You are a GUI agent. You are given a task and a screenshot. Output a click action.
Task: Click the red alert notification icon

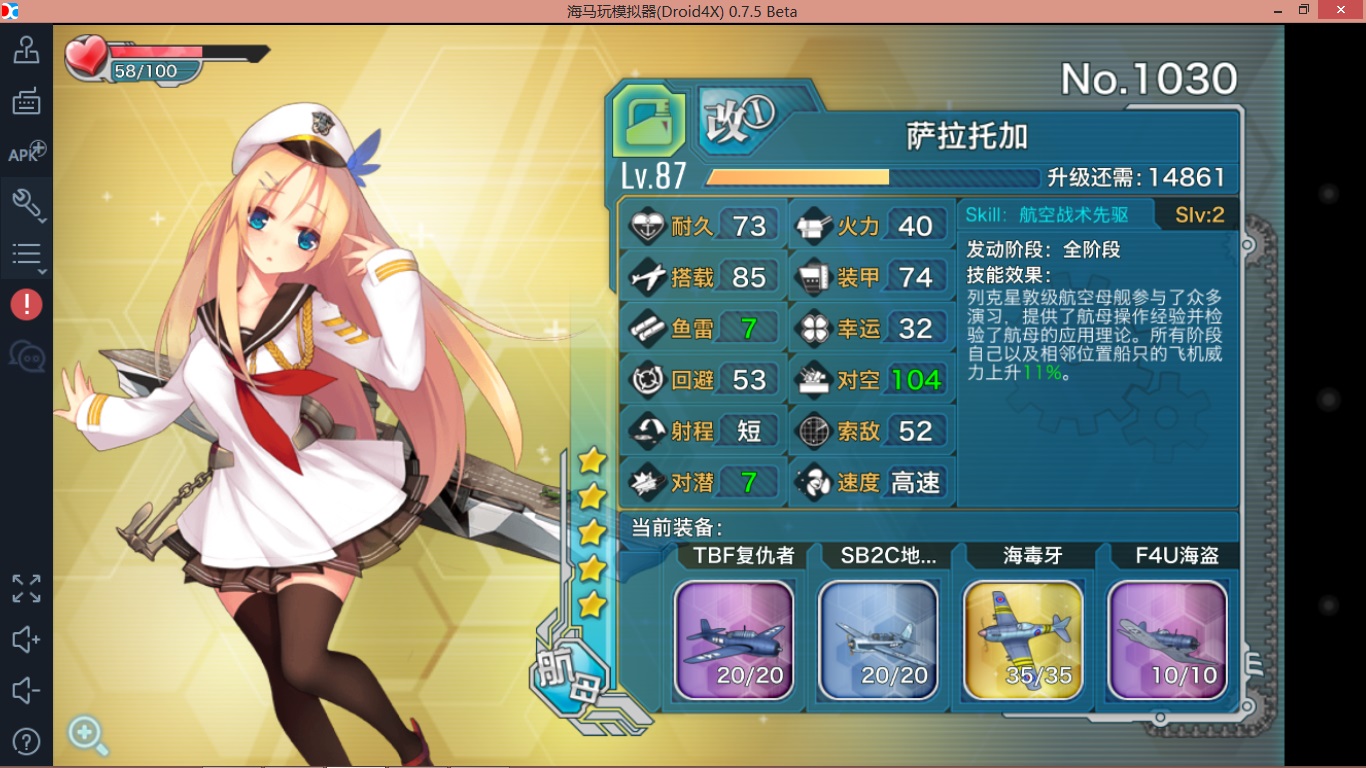26,304
